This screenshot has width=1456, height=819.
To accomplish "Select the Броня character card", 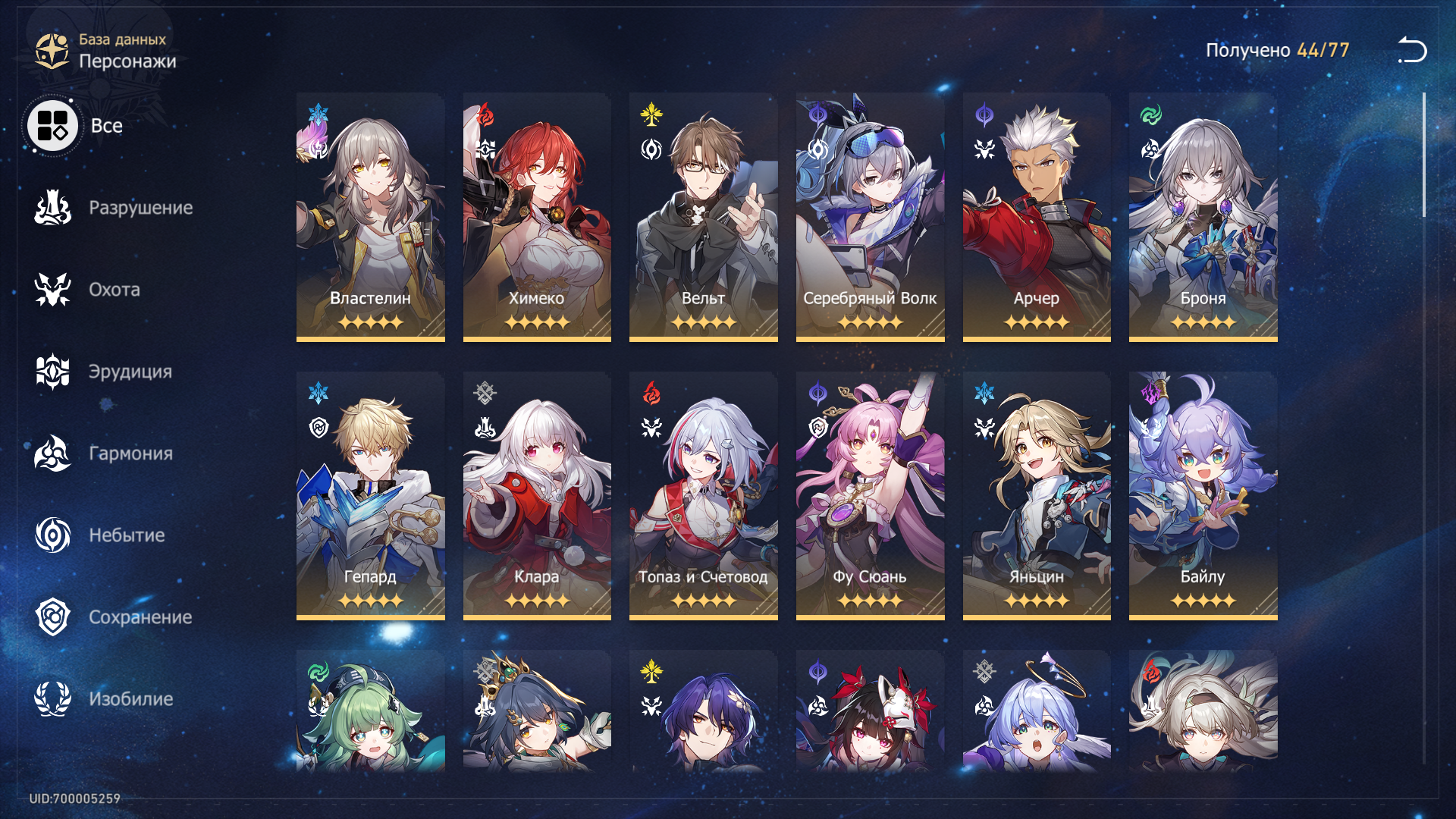I will pyautogui.click(x=1203, y=217).
